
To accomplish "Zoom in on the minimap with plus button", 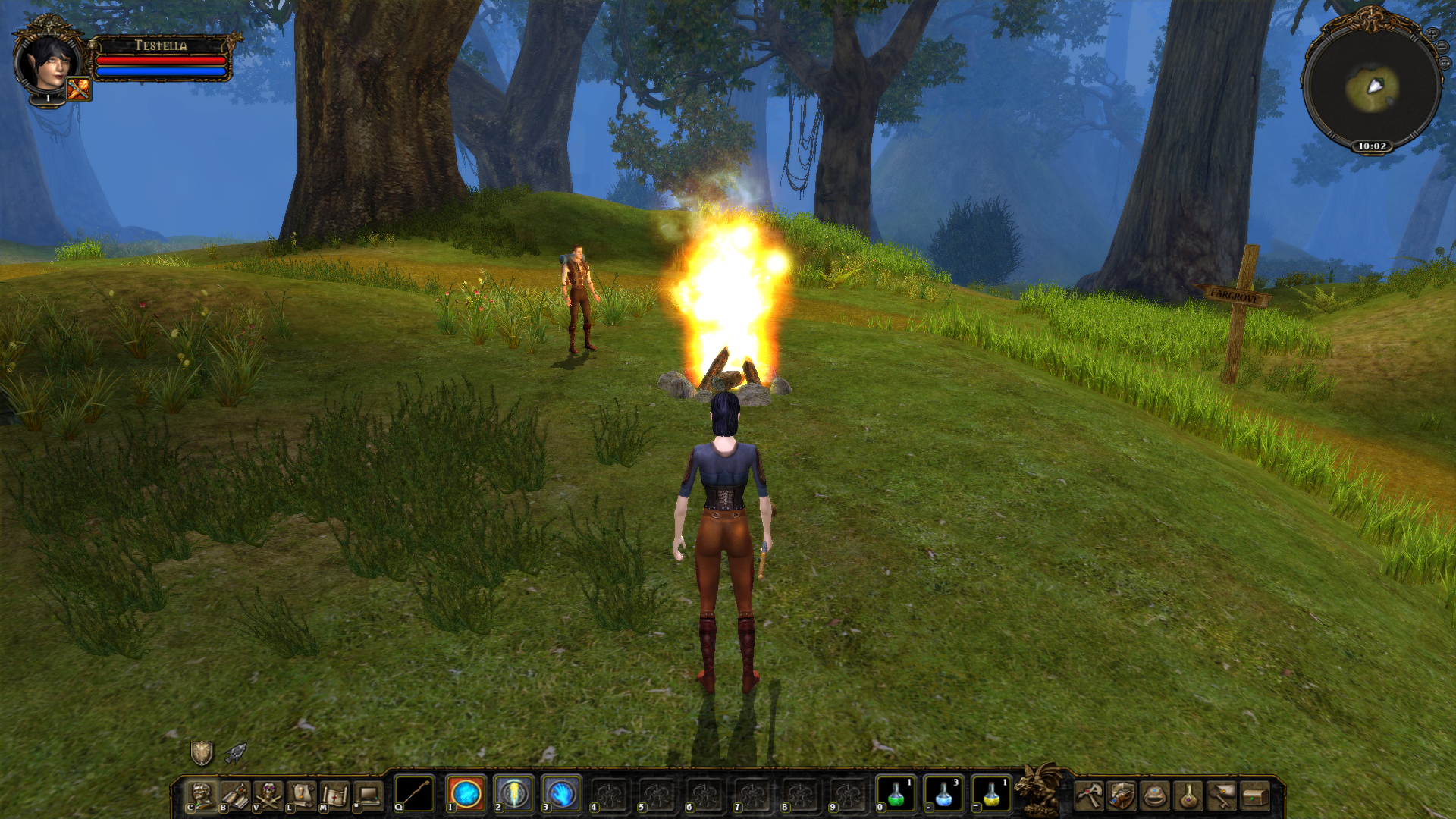I will [x=1432, y=35].
